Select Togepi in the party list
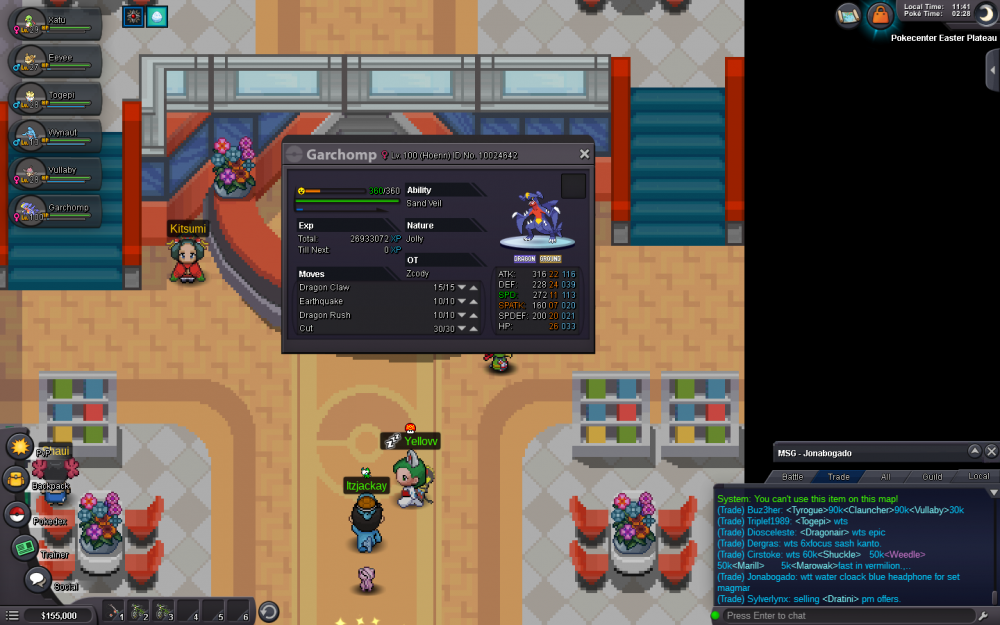Image resolution: width=1000 pixels, height=625 pixels. tap(52, 98)
